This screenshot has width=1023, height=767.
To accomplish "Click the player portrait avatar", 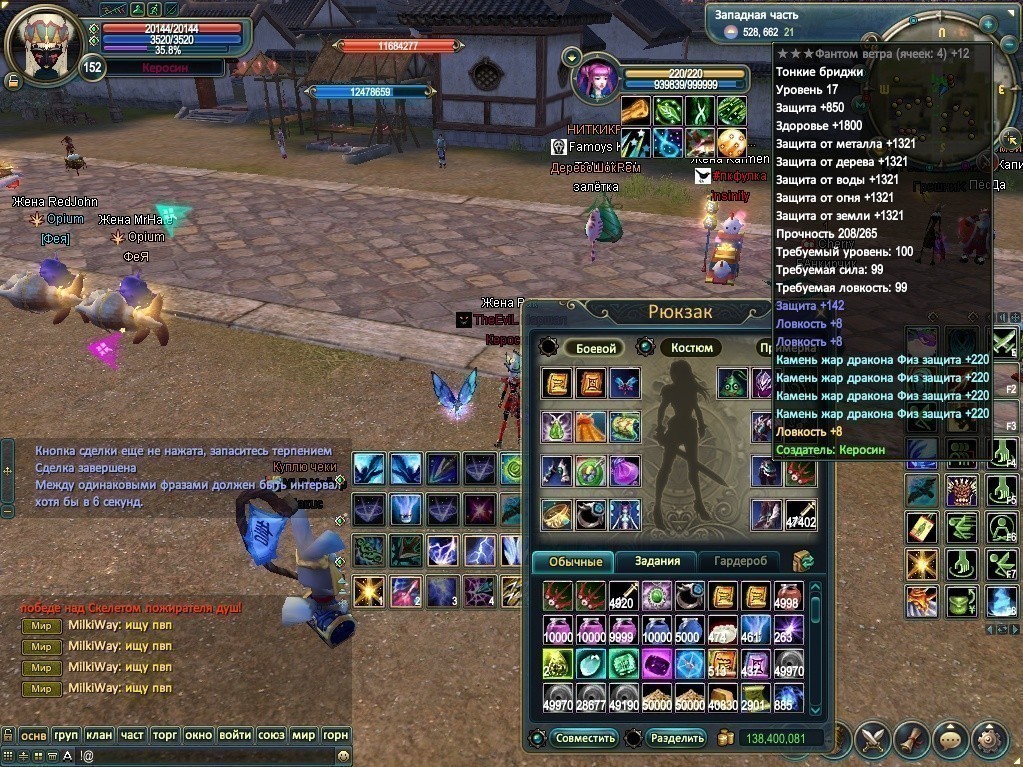I will click(x=42, y=44).
